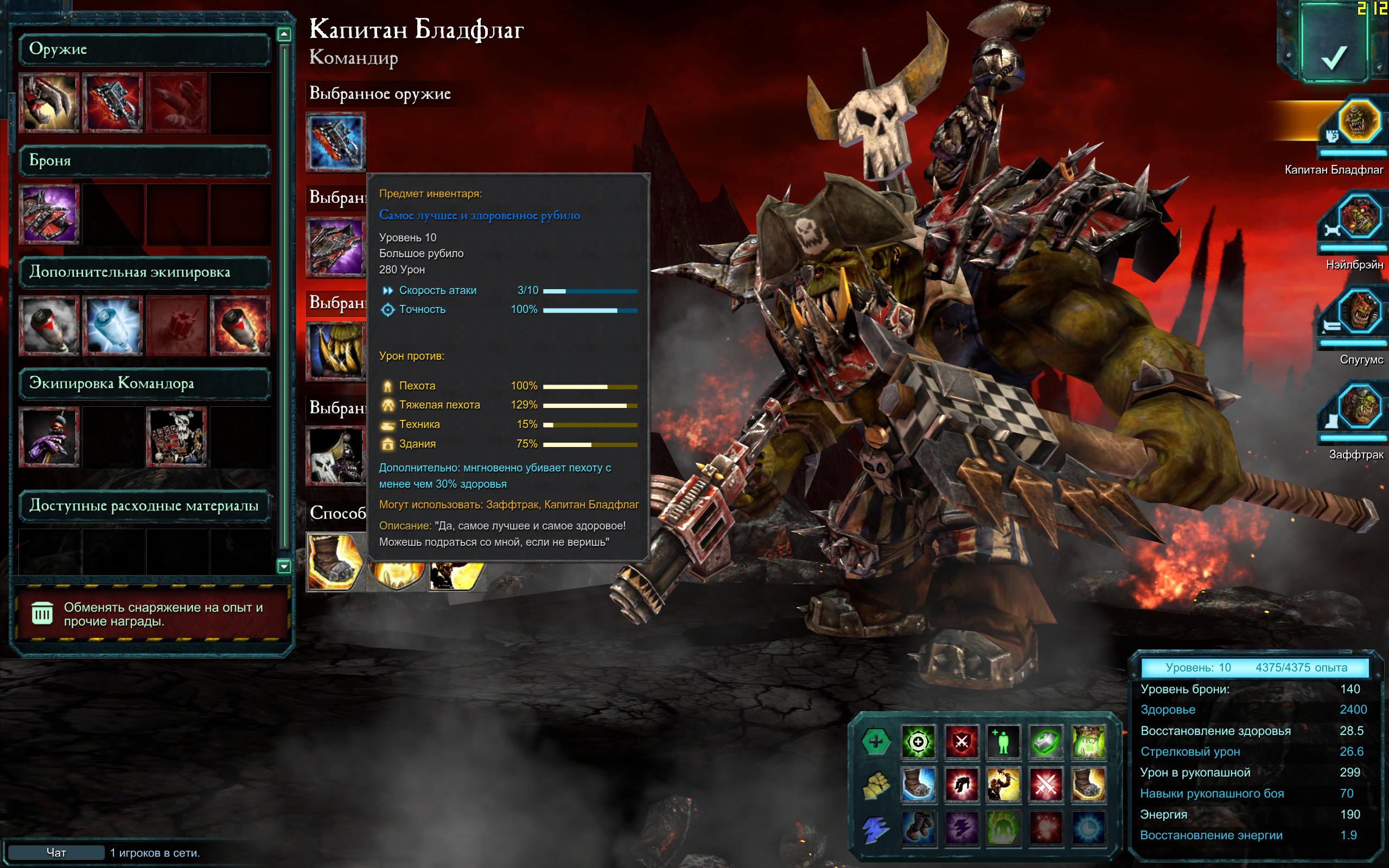Open the Чат chat button
1389x868 pixels.
[x=56, y=852]
